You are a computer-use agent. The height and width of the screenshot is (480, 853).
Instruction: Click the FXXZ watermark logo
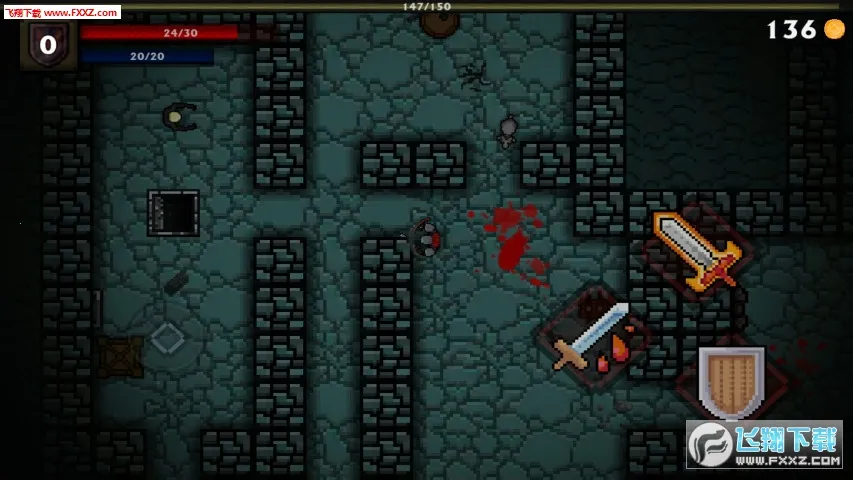[764, 445]
